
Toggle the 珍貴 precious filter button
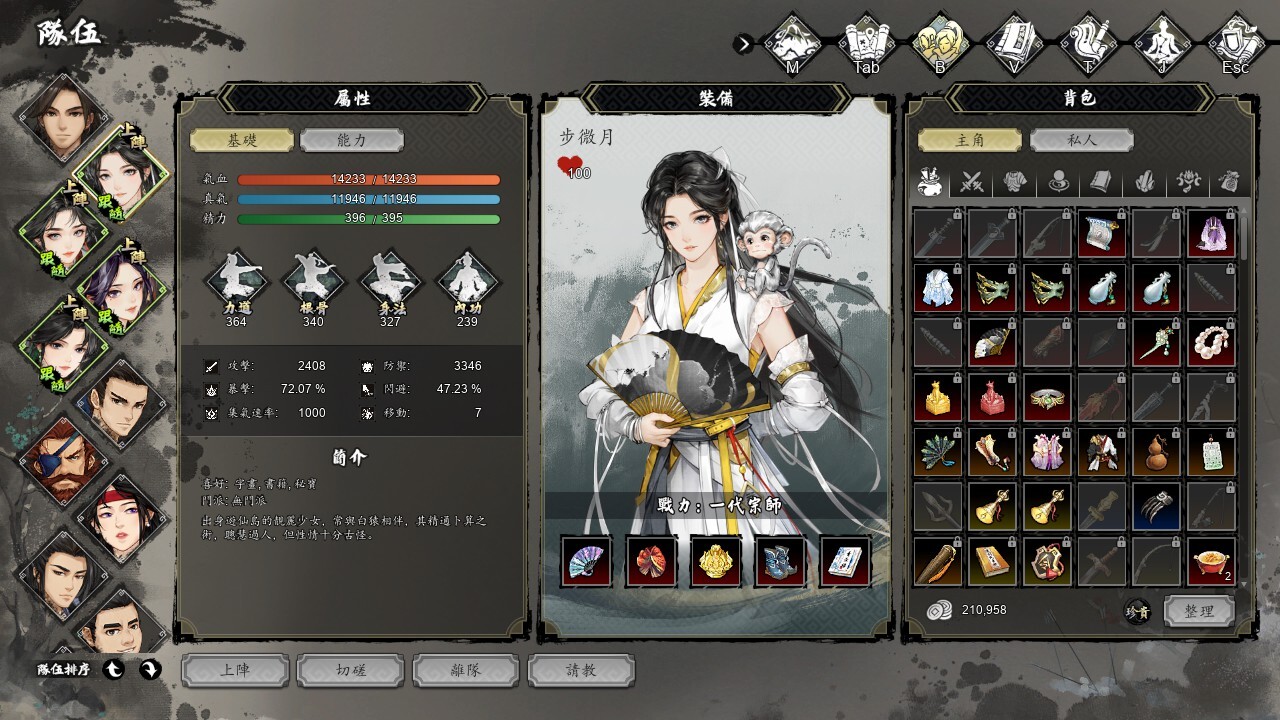[1138, 612]
